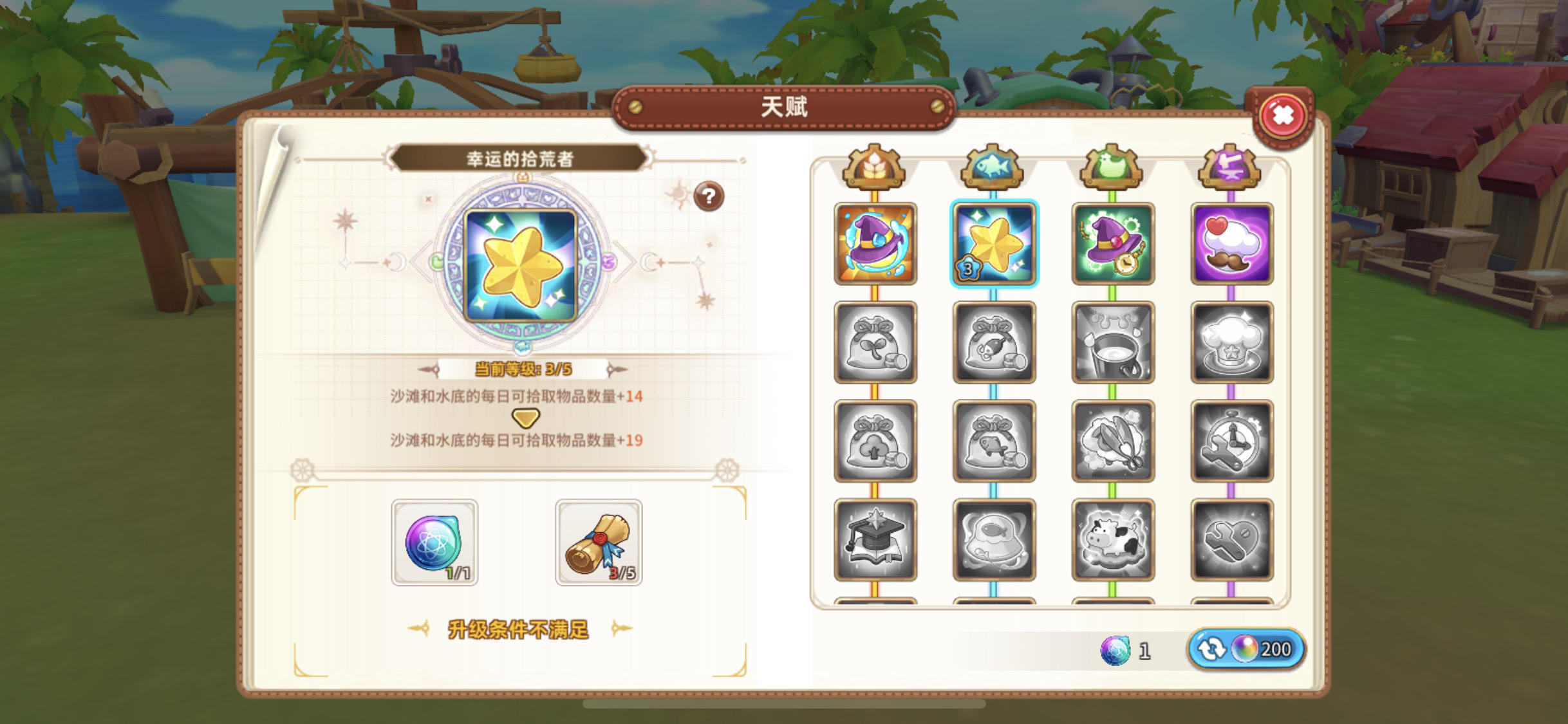
Task: Select the locked wrench talent
Action: point(1231,539)
